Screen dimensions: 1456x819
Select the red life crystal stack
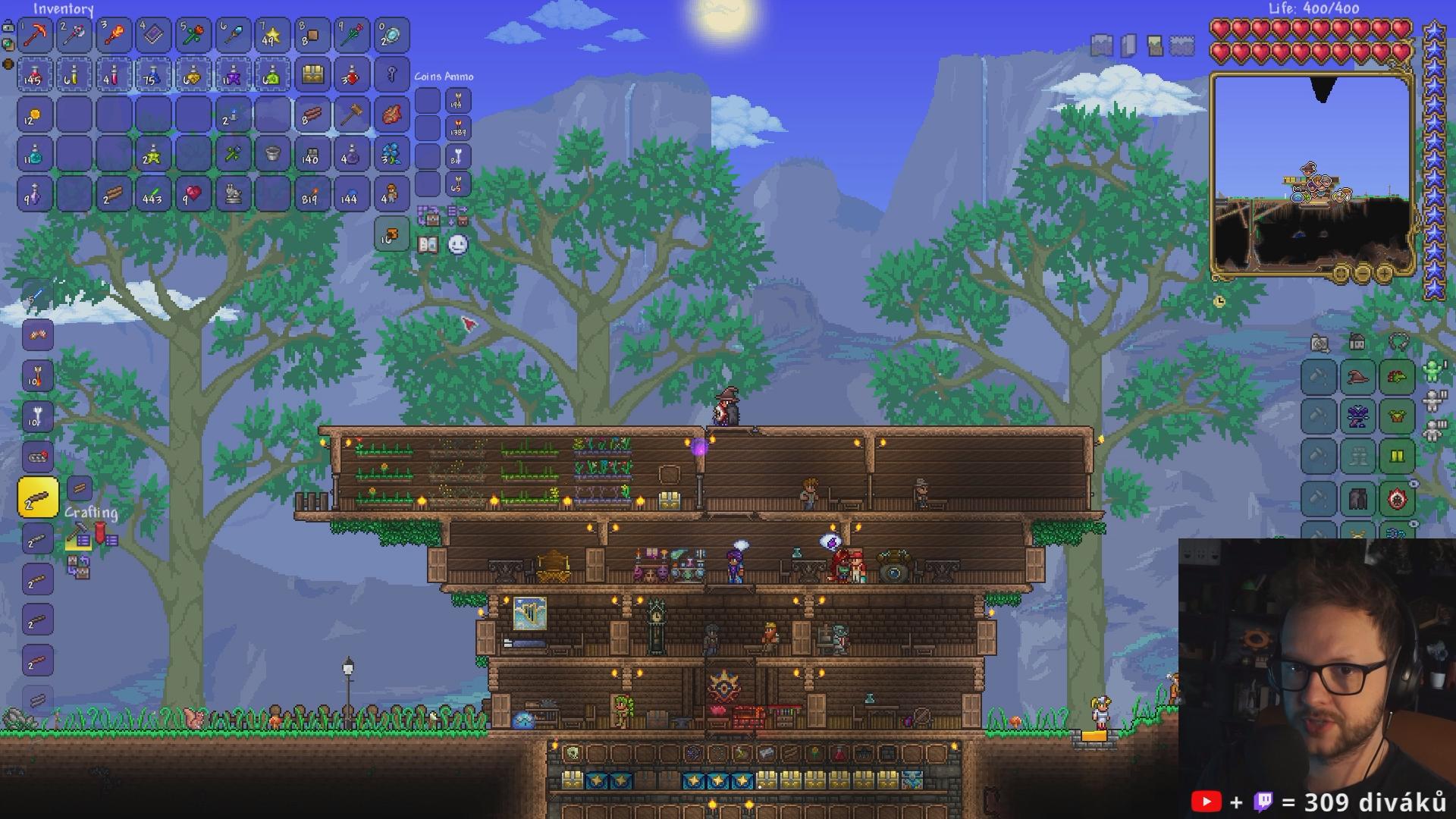point(193,195)
